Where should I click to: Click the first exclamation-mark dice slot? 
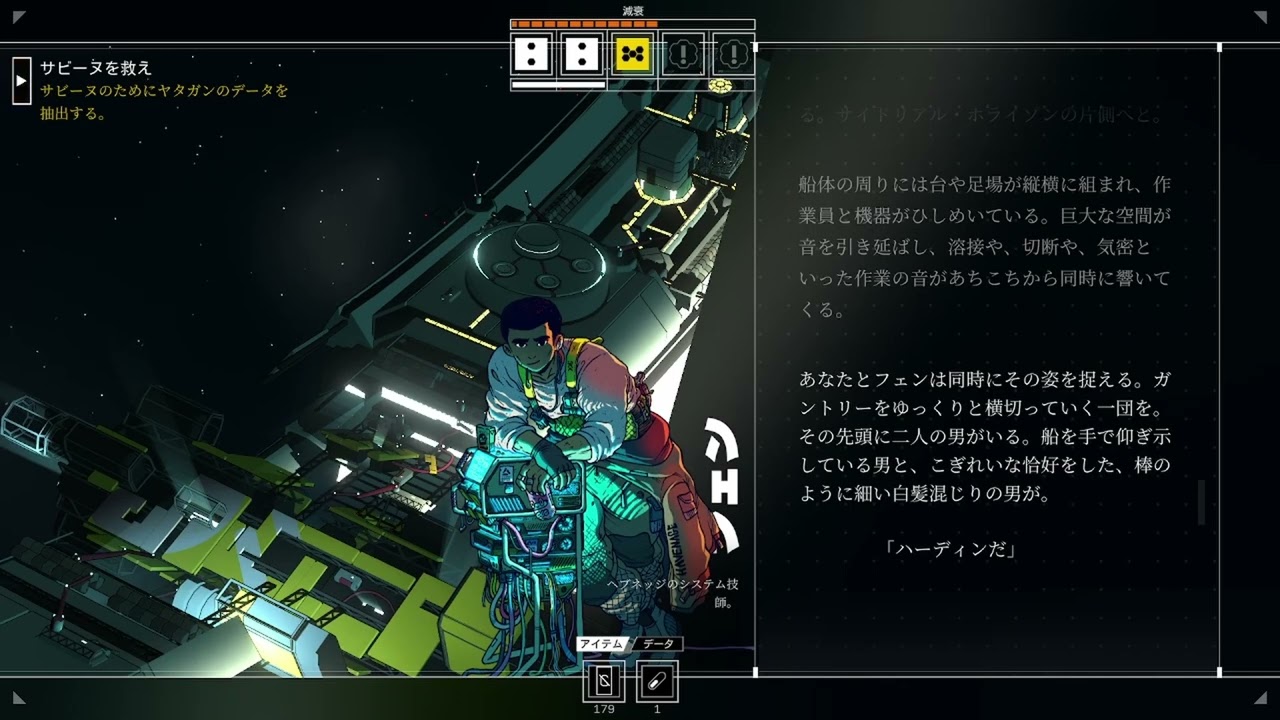682,55
